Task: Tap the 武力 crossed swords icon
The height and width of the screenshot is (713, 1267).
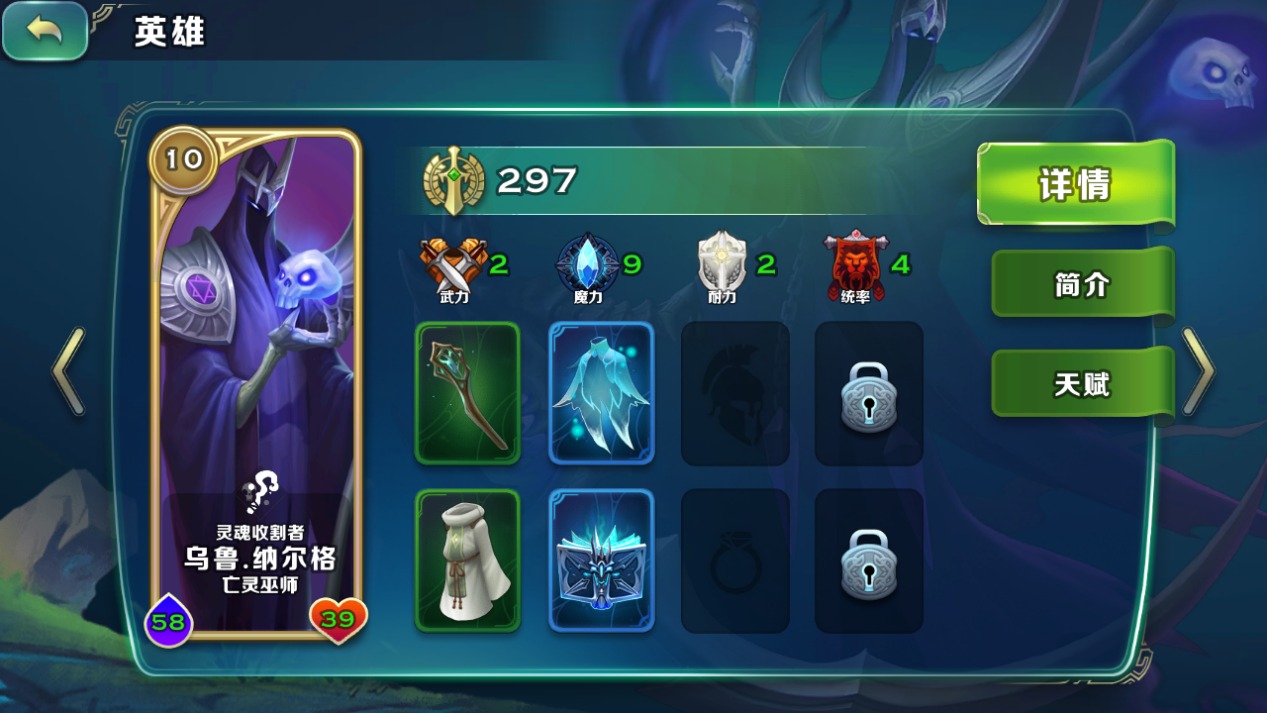Action: [453, 263]
